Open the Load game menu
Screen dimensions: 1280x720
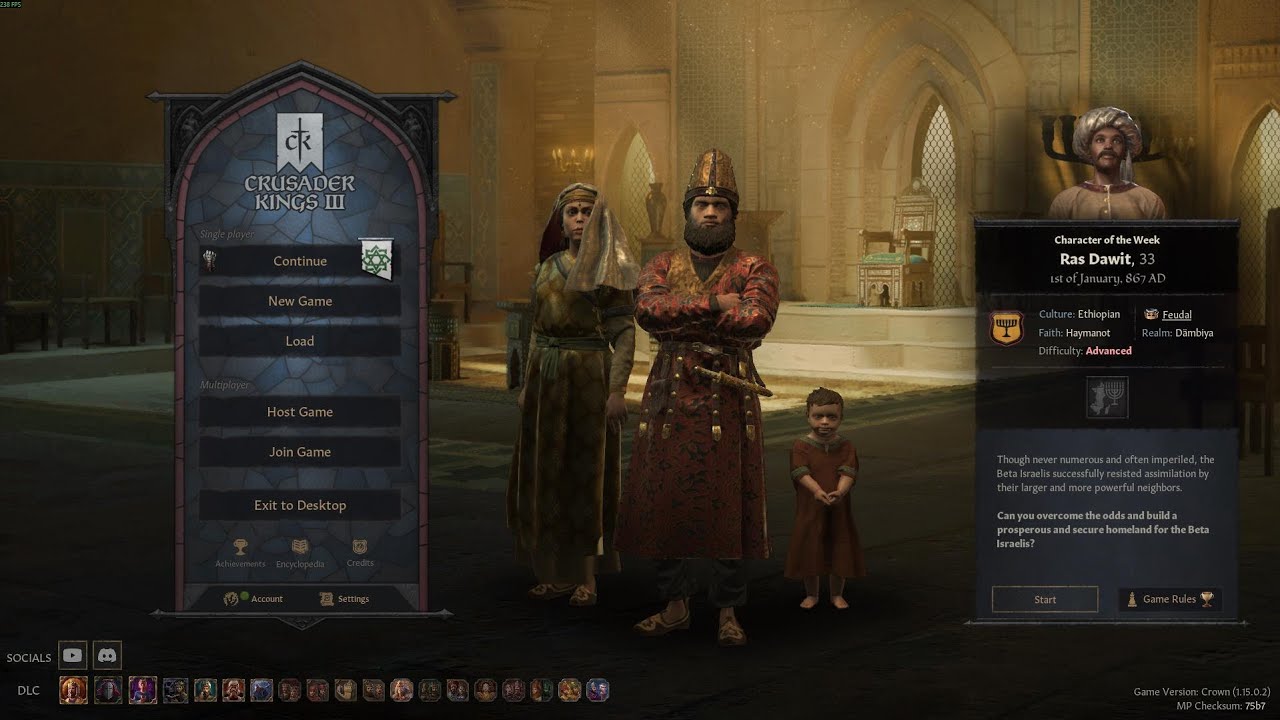click(299, 341)
